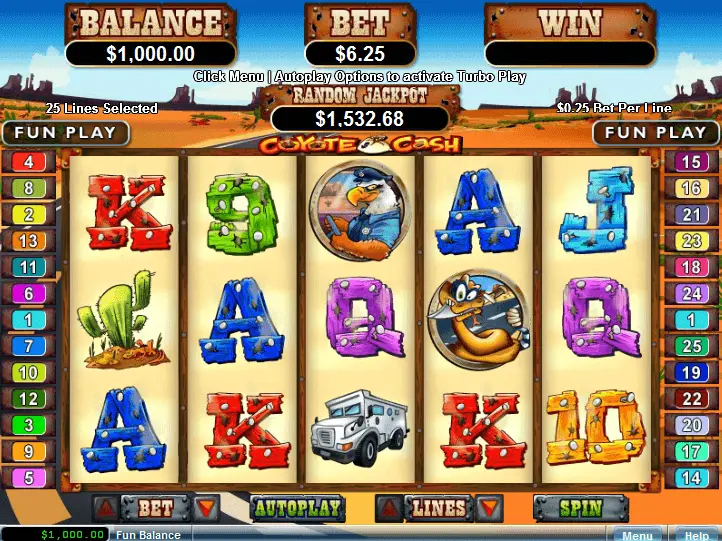The height and width of the screenshot is (541, 722).
Task: Select payline 4 marker
Action: [28, 162]
